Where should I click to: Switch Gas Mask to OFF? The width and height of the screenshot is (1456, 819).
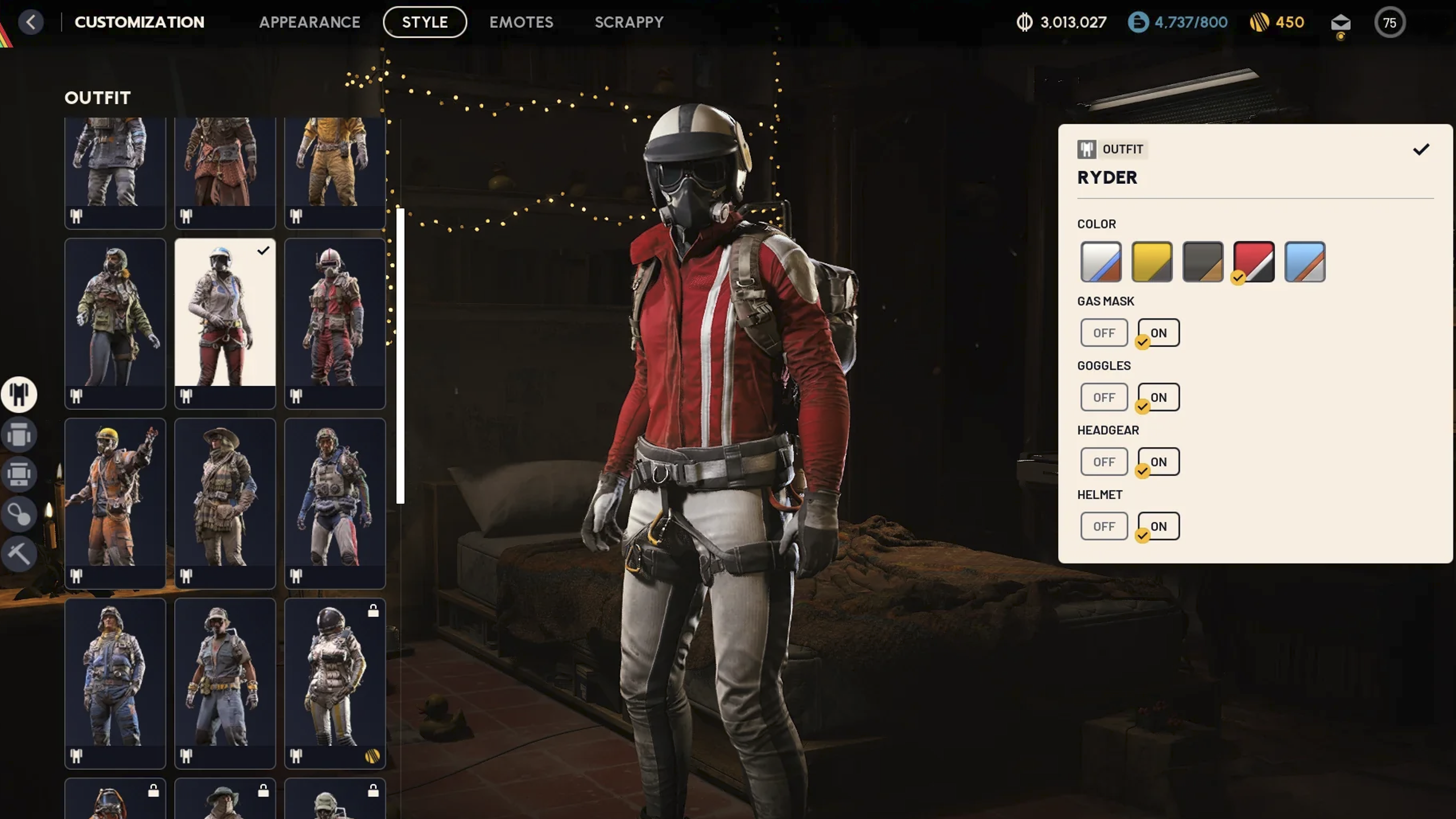click(x=1104, y=333)
